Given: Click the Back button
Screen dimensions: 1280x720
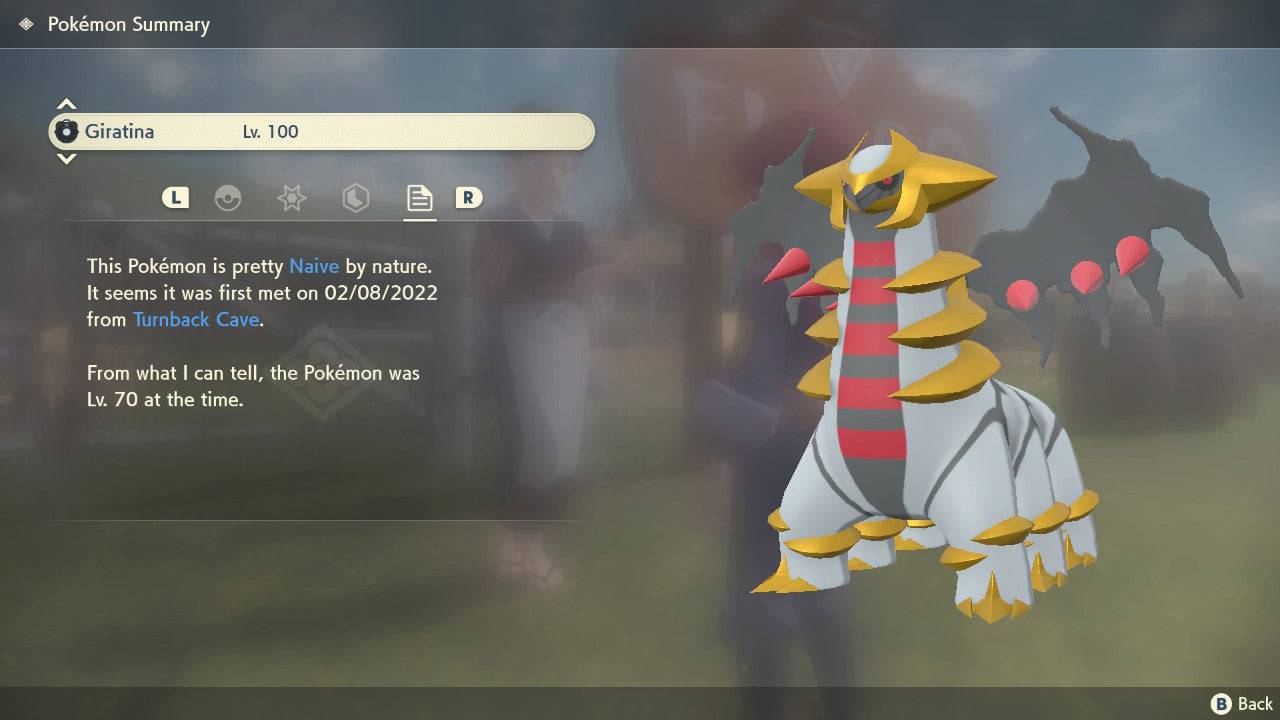Looking at the screenshot, I should tap(1240, 702).
